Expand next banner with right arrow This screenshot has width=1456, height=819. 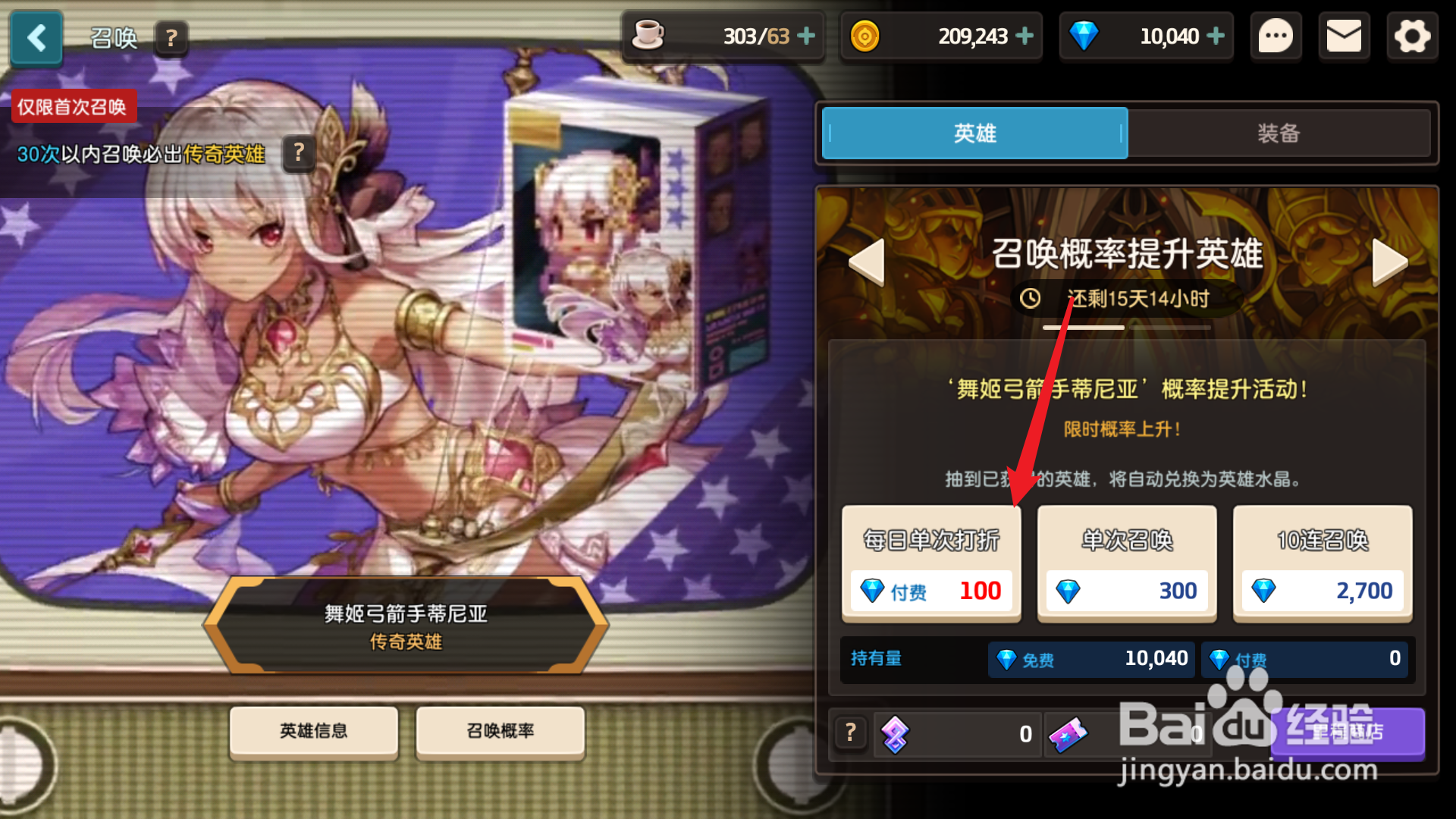click(x=1390, y=262)
